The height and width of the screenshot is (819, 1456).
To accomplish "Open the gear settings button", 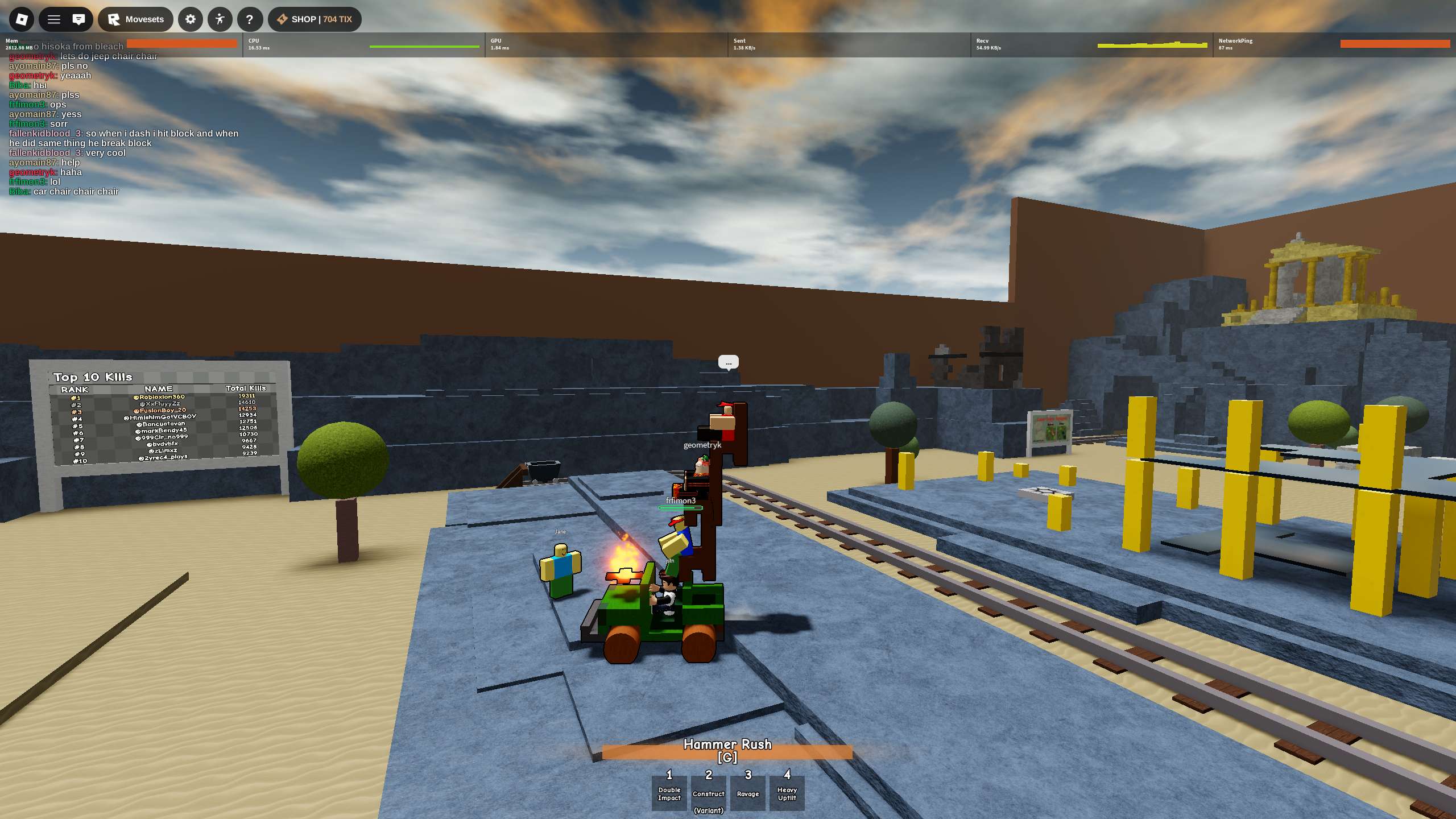I will tap(191, 19).
